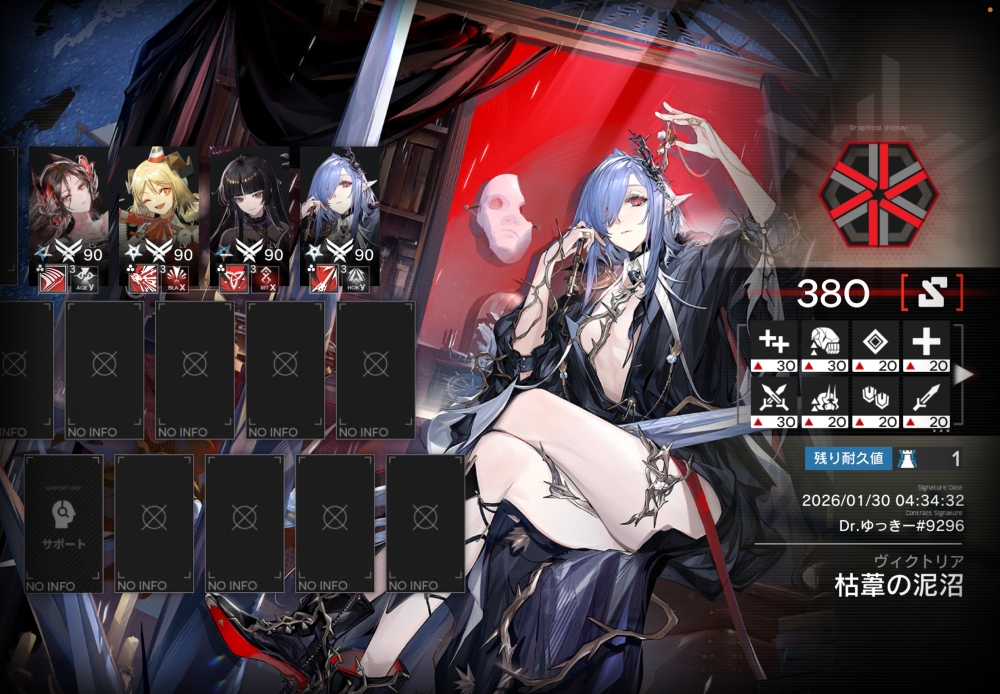Screen dimensions: 1000x694
Task: Select the blonde winking operator card
Action: [x=158, y=205]
